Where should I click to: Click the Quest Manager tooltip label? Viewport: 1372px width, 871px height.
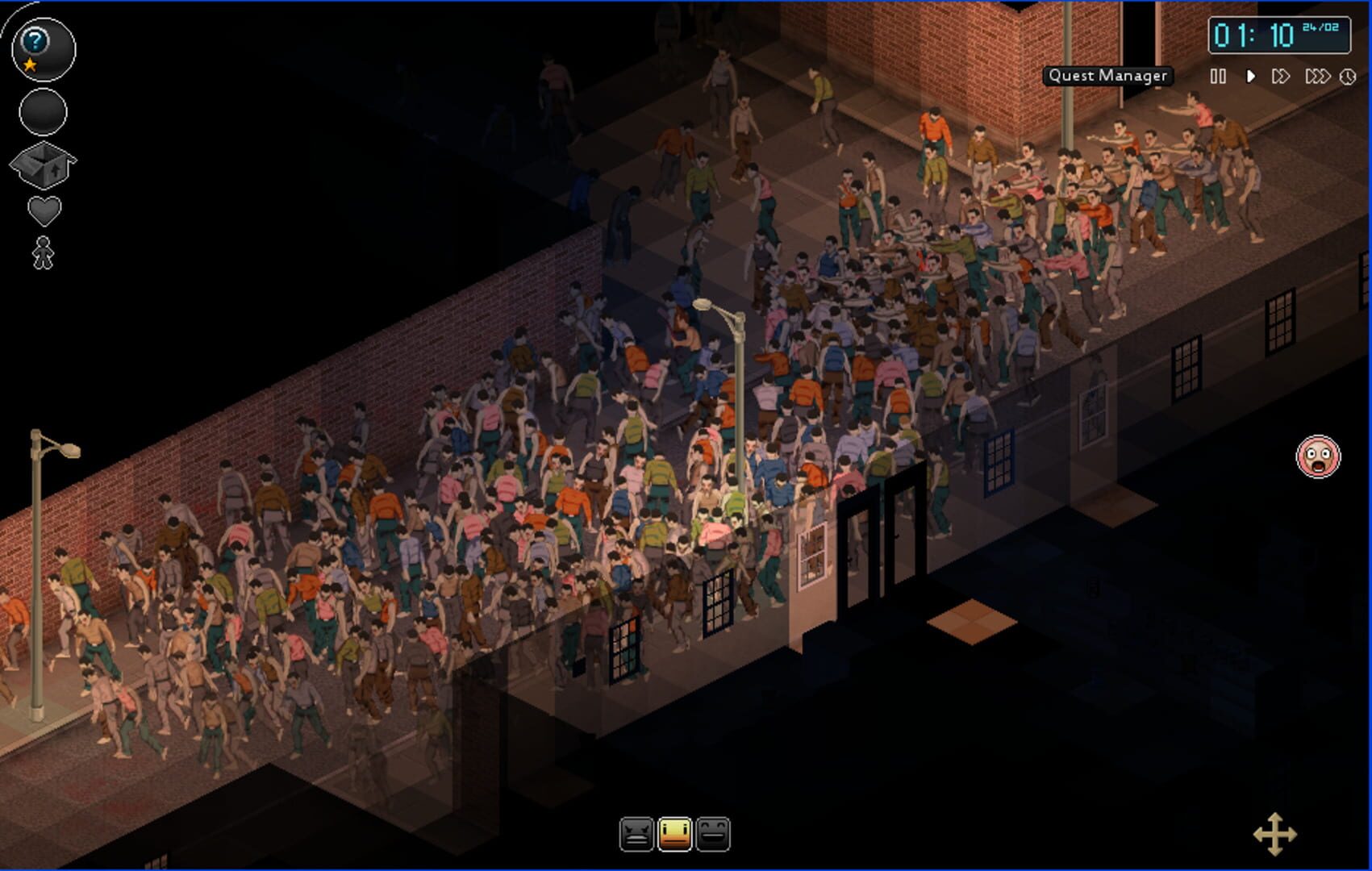tap(1107, 76)
